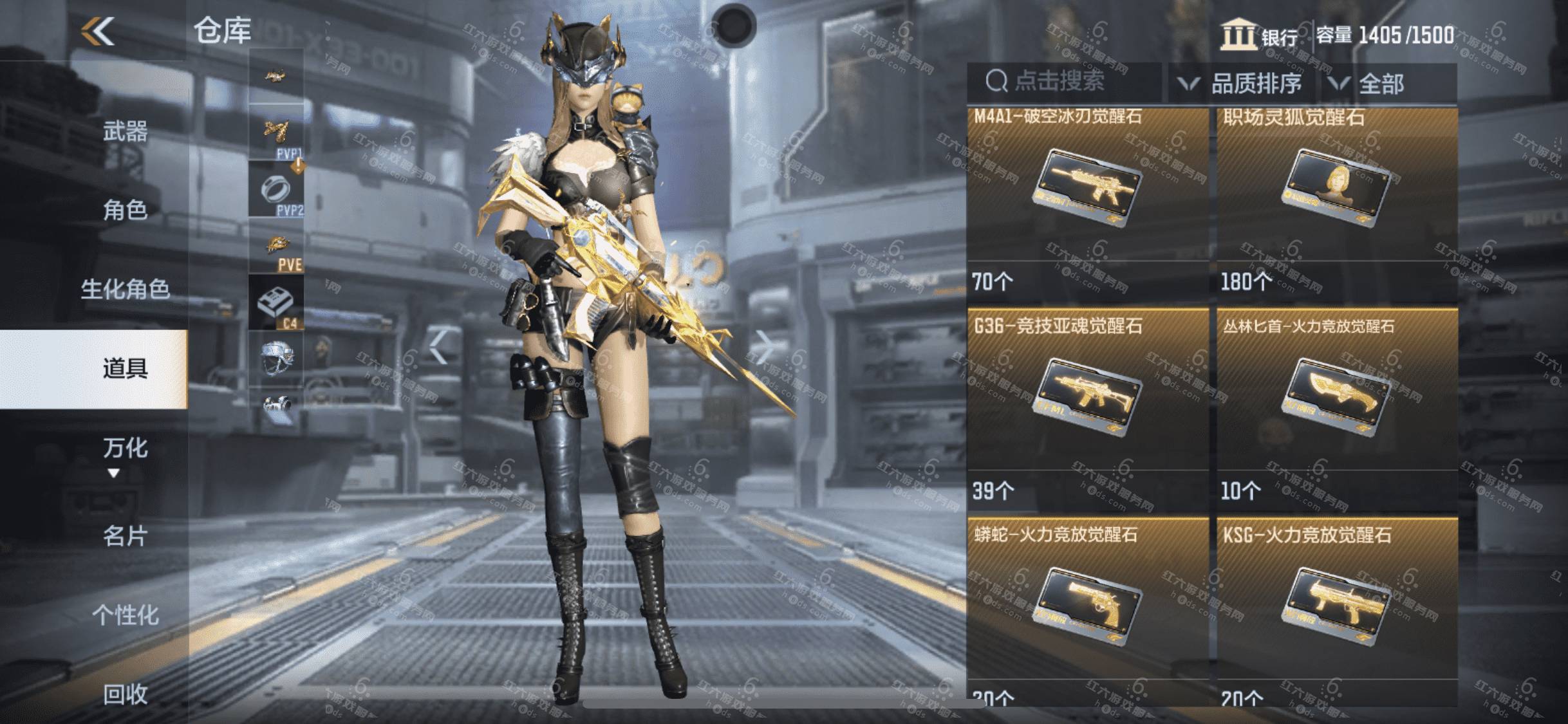Open the 回收 section
Image resolution: width=1568 pixels, height=724 pixels.
[125, 694]
